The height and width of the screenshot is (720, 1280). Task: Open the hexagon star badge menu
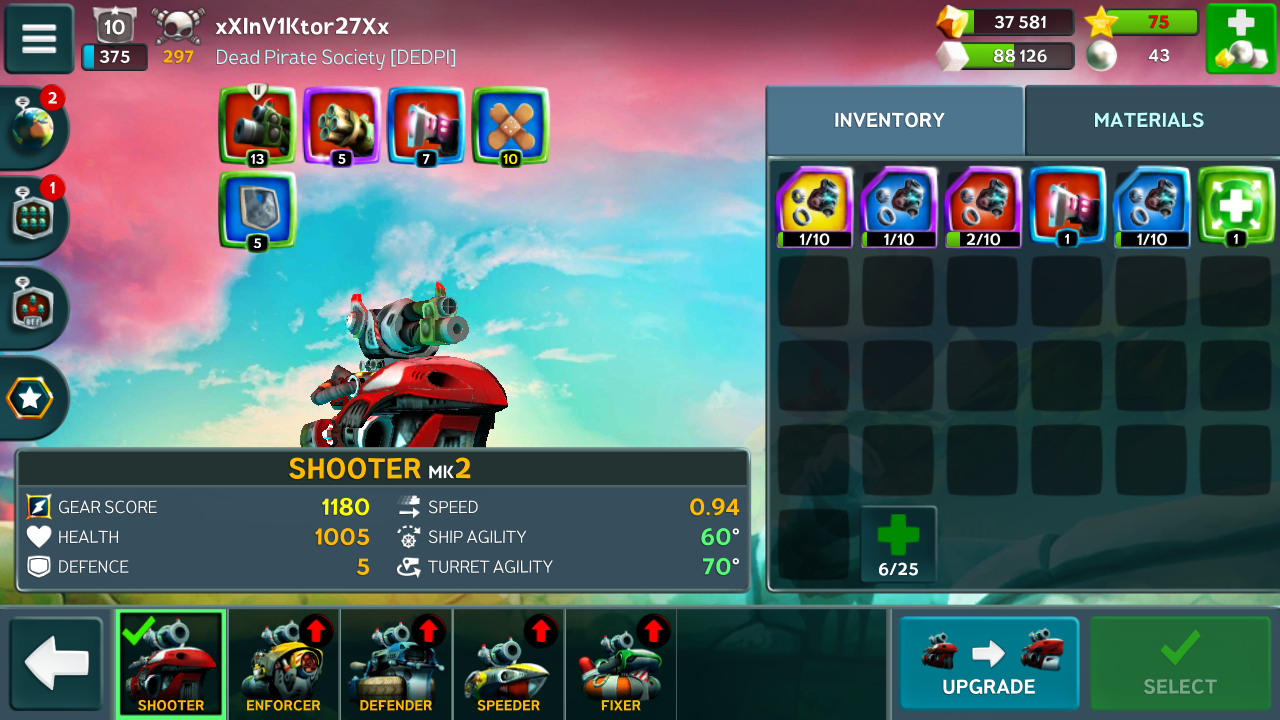pyautogui.click(x=31, y=398)
